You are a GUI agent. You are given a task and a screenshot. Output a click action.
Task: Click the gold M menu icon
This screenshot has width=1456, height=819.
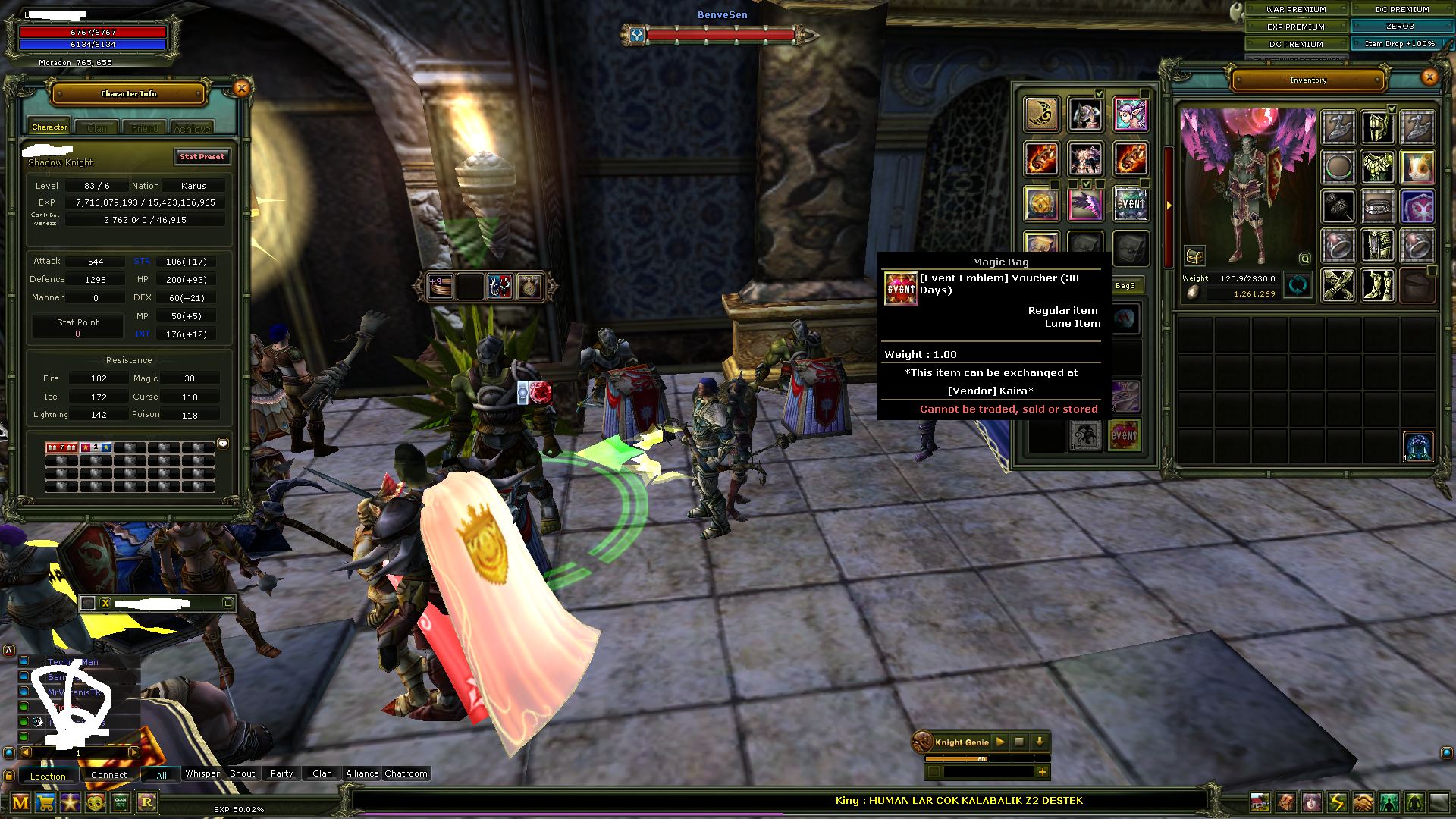20,802
